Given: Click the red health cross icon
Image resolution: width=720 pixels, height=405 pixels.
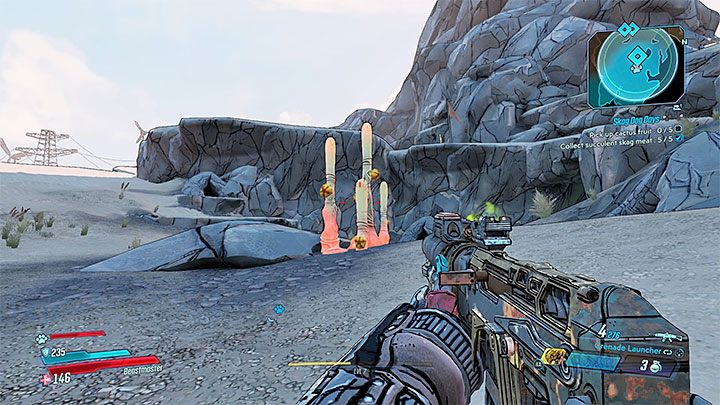Looking at the screenshot, I should pos(46,379).
